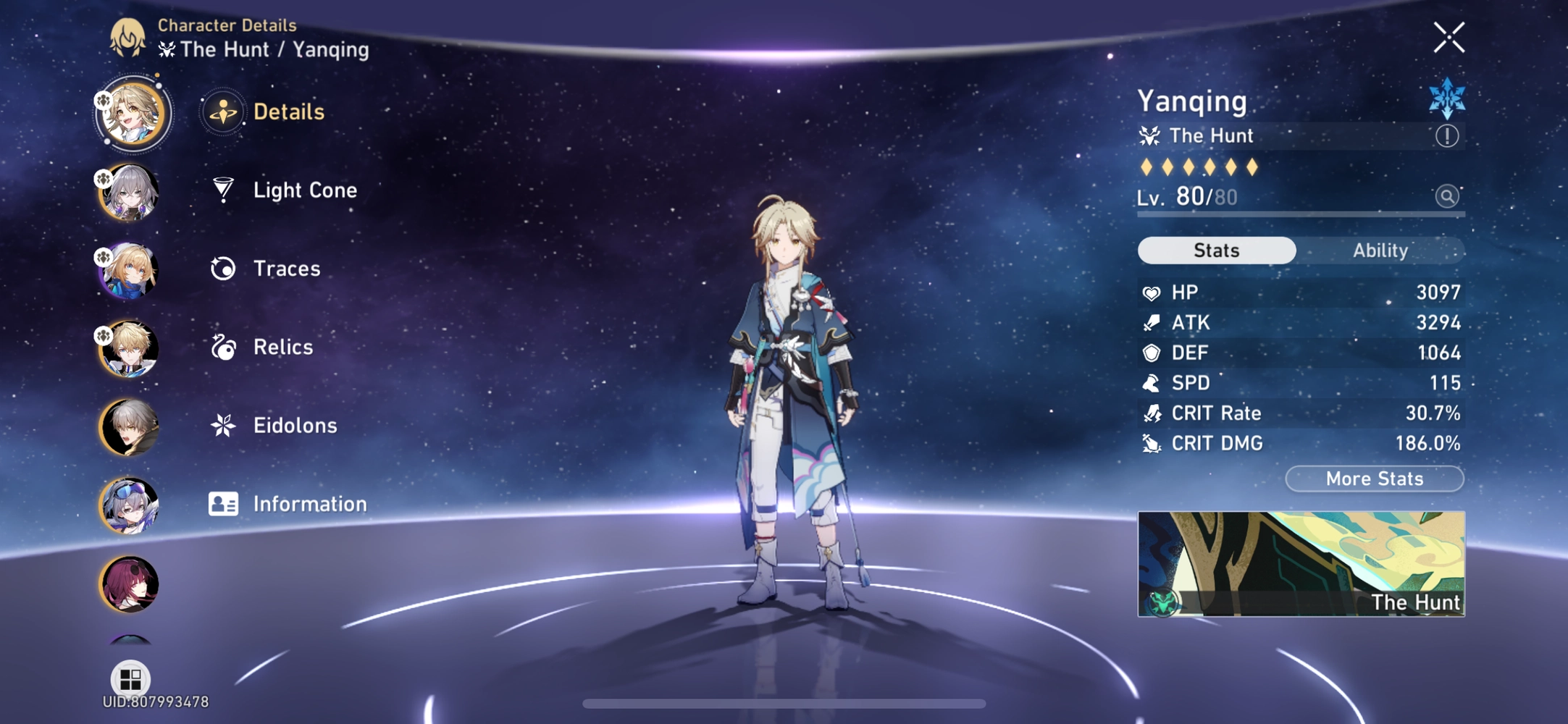1568x724 pixels.
Task: Select the Traces menu icon
Action: (224, 268)
